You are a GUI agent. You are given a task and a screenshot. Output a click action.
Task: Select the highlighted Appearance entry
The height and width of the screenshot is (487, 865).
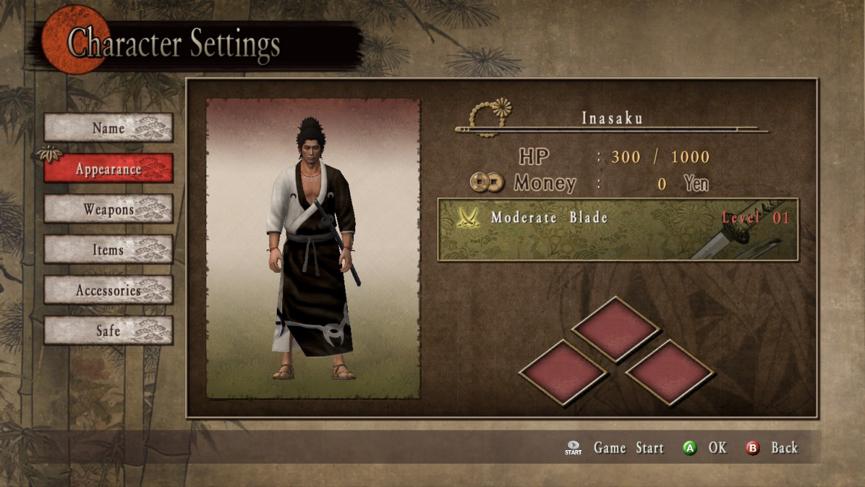pos(108,169)
